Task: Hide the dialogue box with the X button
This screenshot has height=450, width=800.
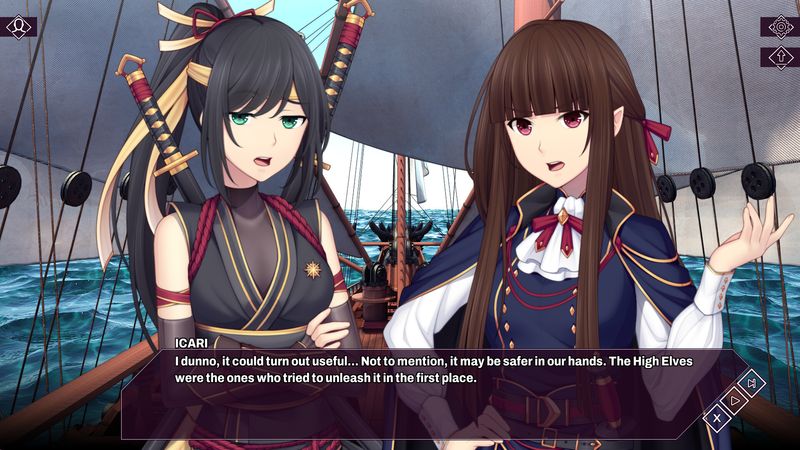Action: point(717,418)
